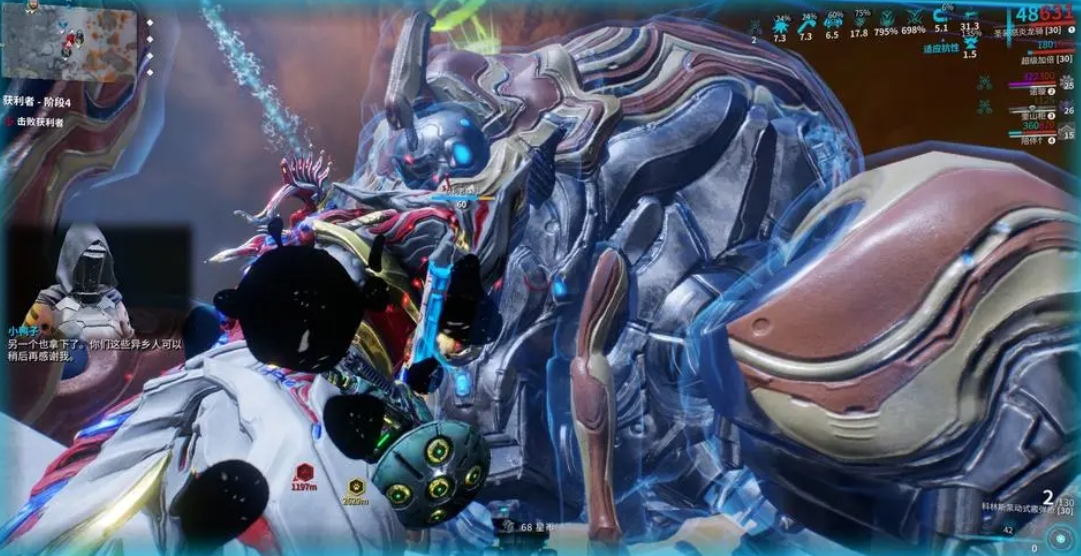Open the minimap in the corner
Image resolution: width=1081 pixels, height=556 pixels.
coord(70,44)
